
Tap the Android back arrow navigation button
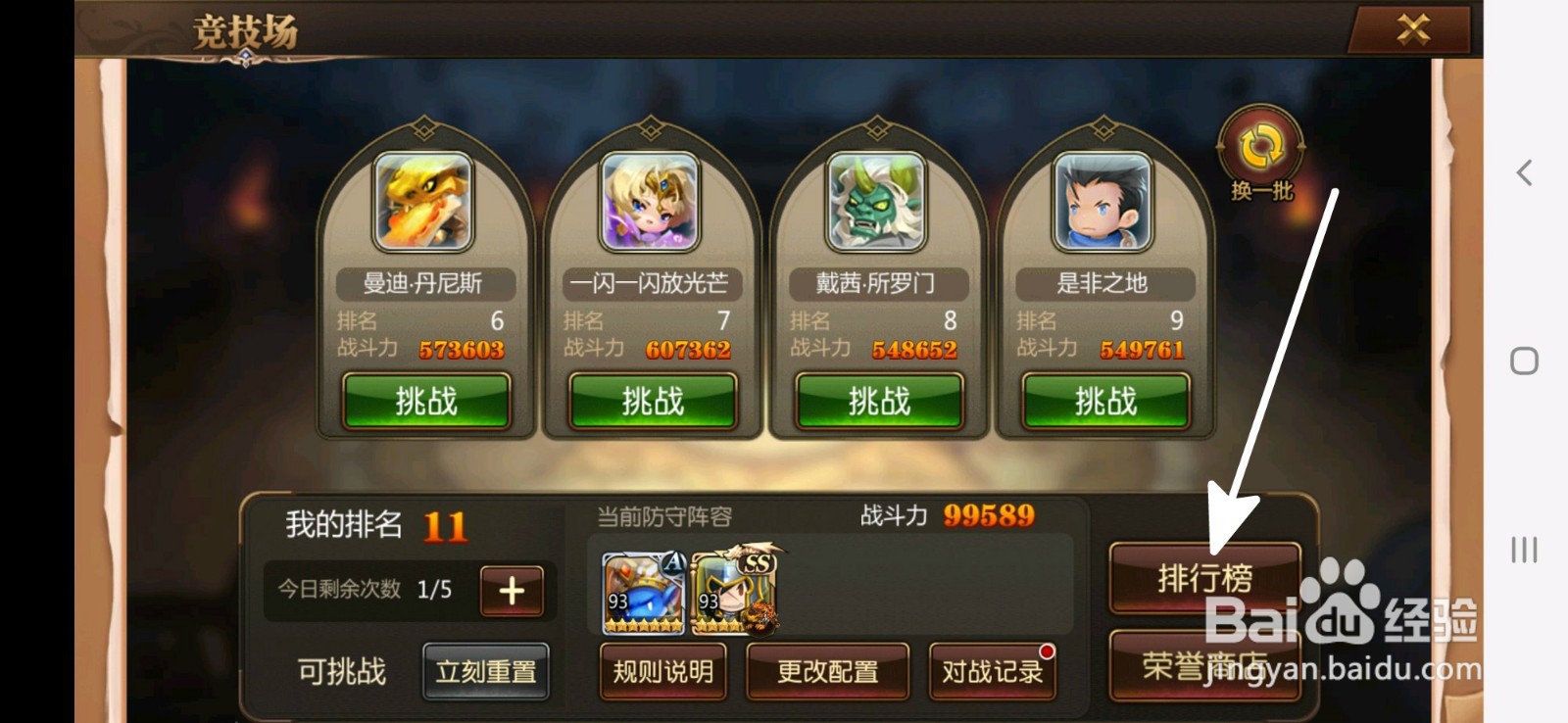click(1525, 172)
